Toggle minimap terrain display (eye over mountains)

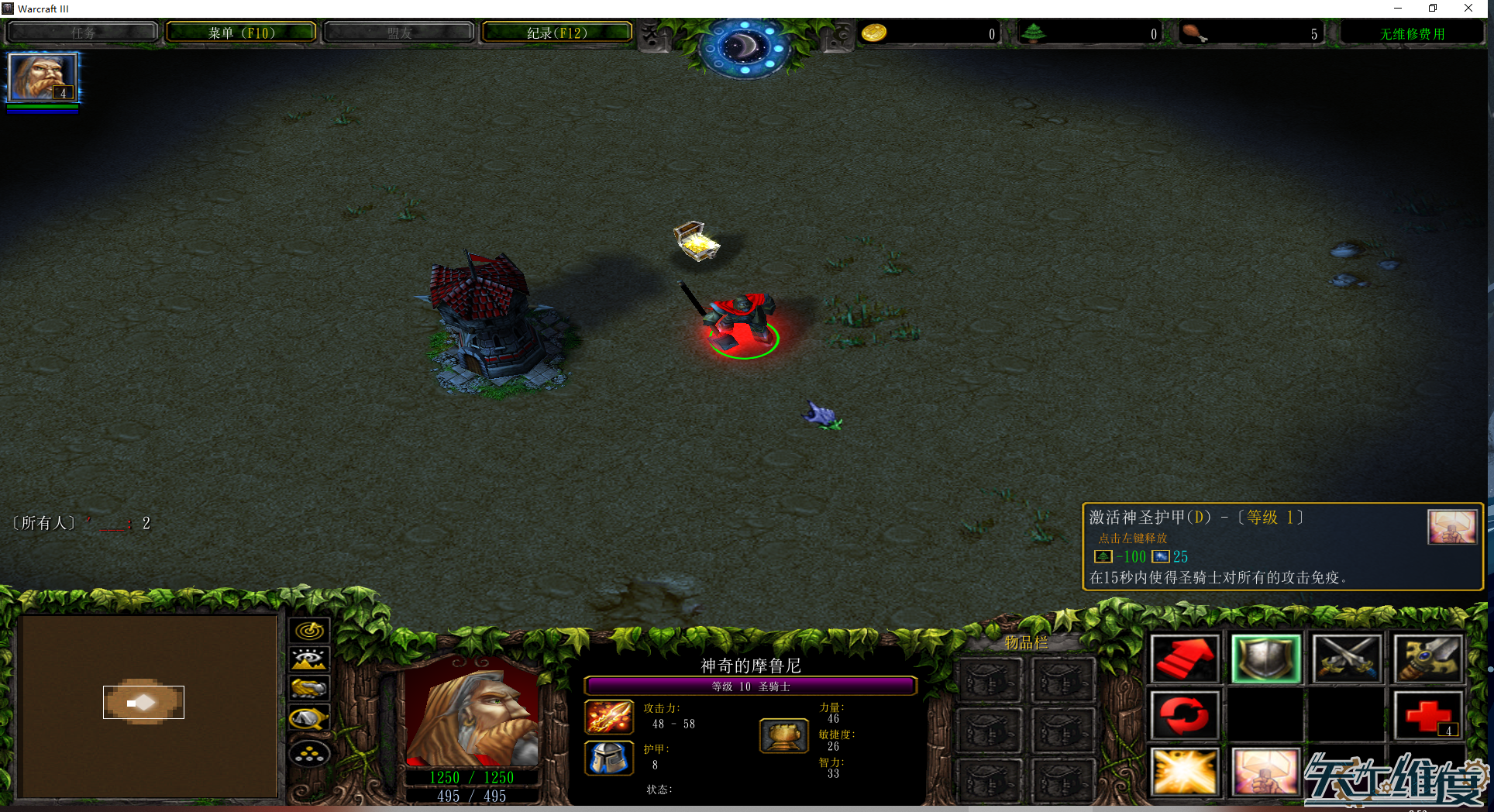tap(309, 659)
